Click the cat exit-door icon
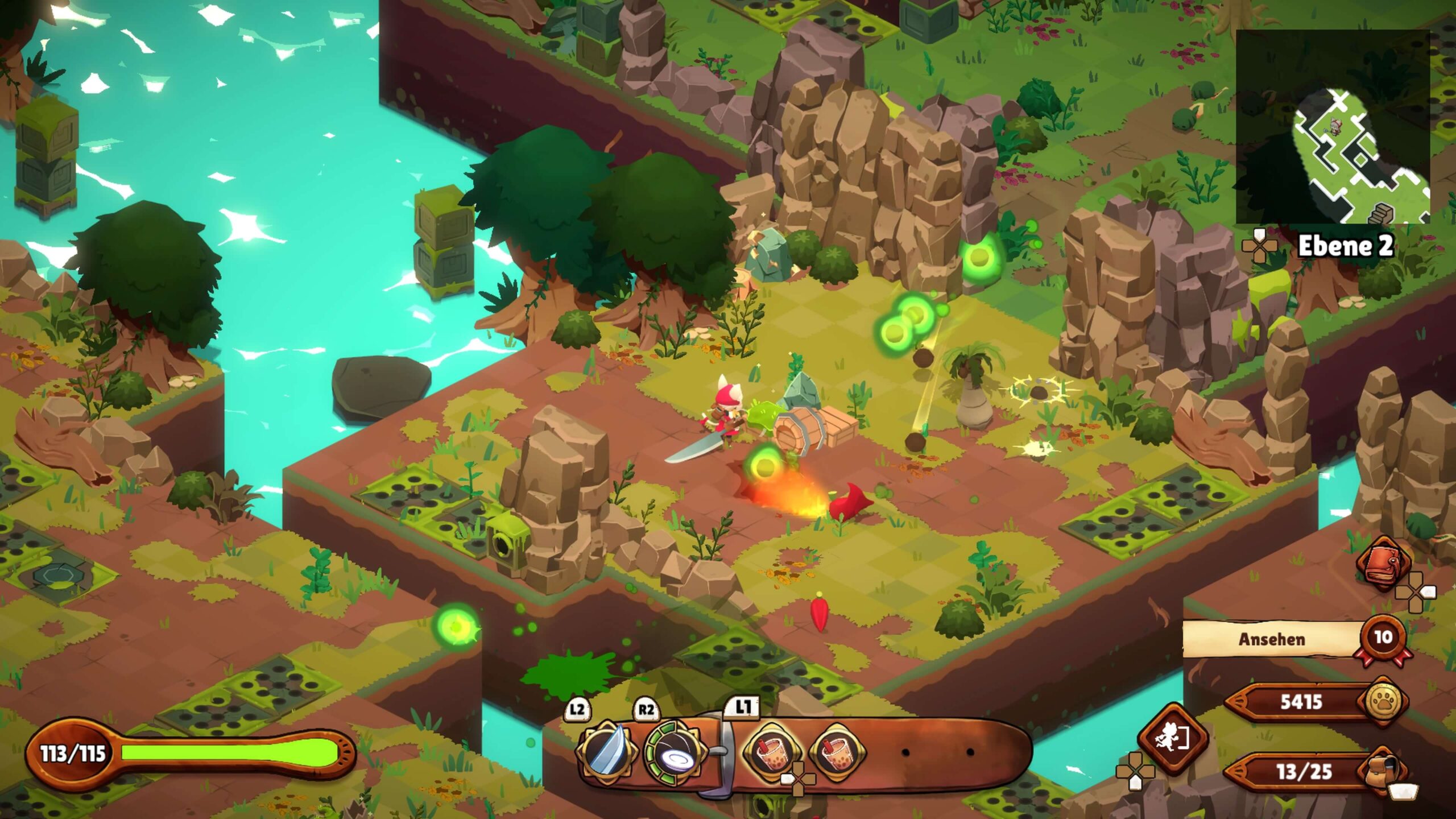This screenshot has height=819, width=1456. (x=1172, y=738)
